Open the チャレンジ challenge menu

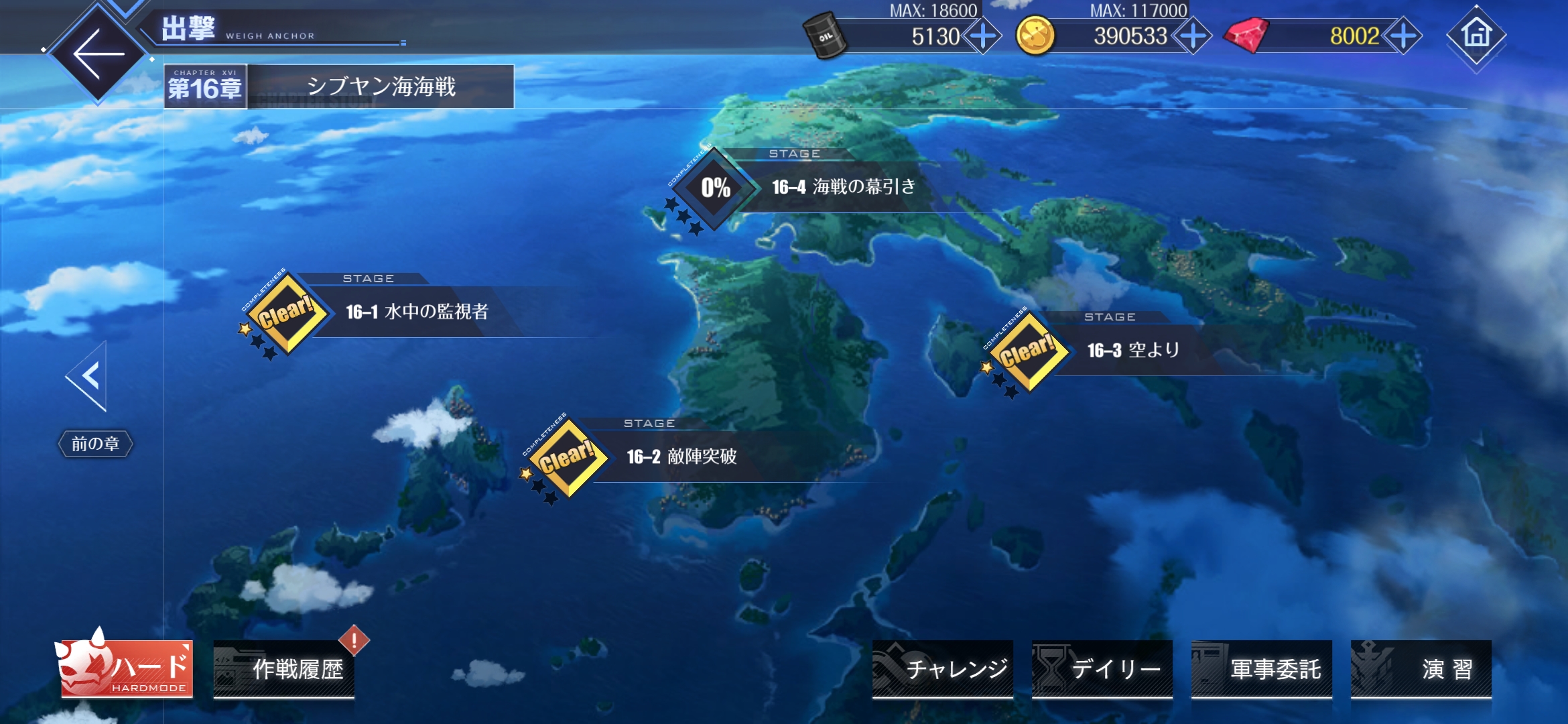coord(942,669)
